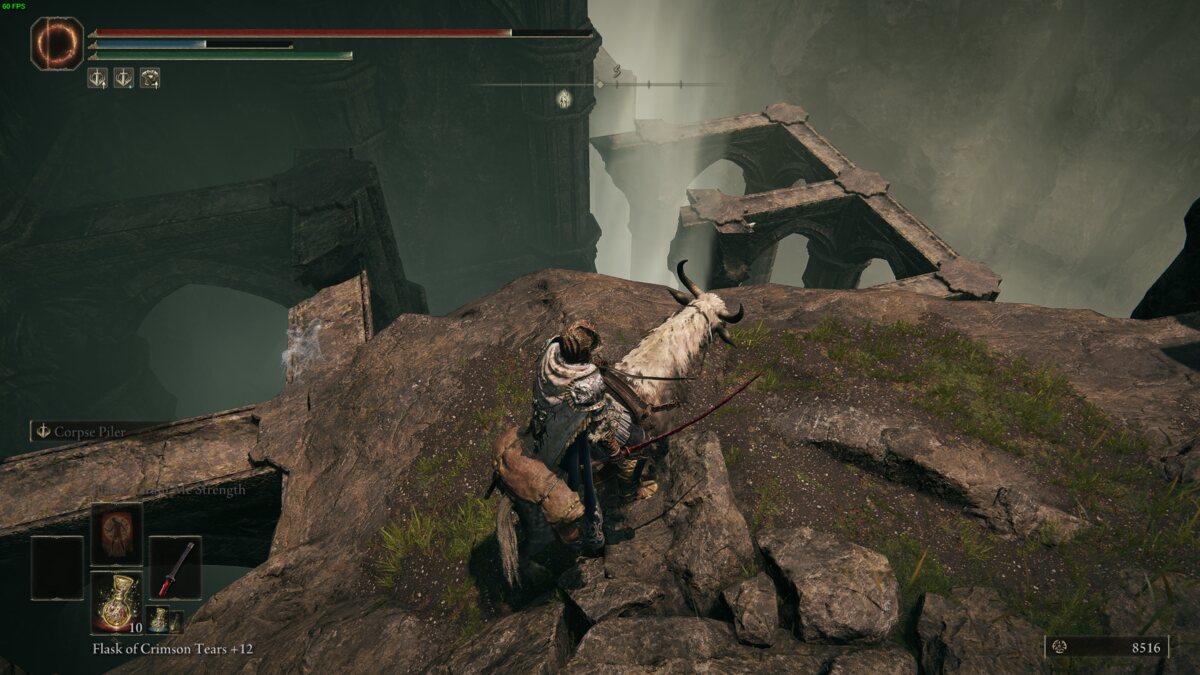Screen dimensions: 1200x675
Task: Select the Flask of Crimson Tears slot
Action: pyautogui.click(x=117, y=602)
